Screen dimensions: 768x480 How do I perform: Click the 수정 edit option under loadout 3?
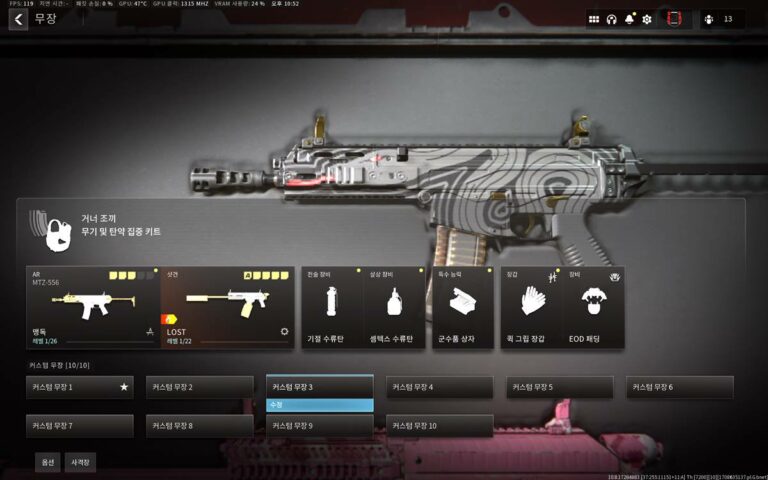320,405
